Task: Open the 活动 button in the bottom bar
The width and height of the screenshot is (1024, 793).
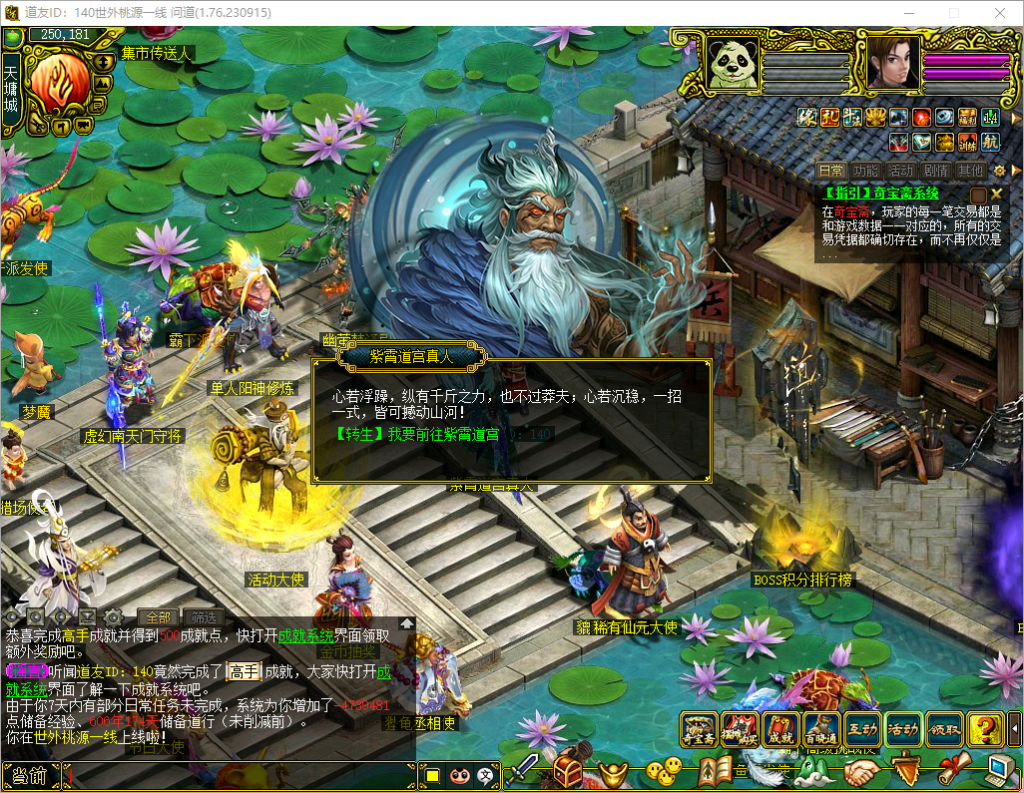Action: click(903, 729)
